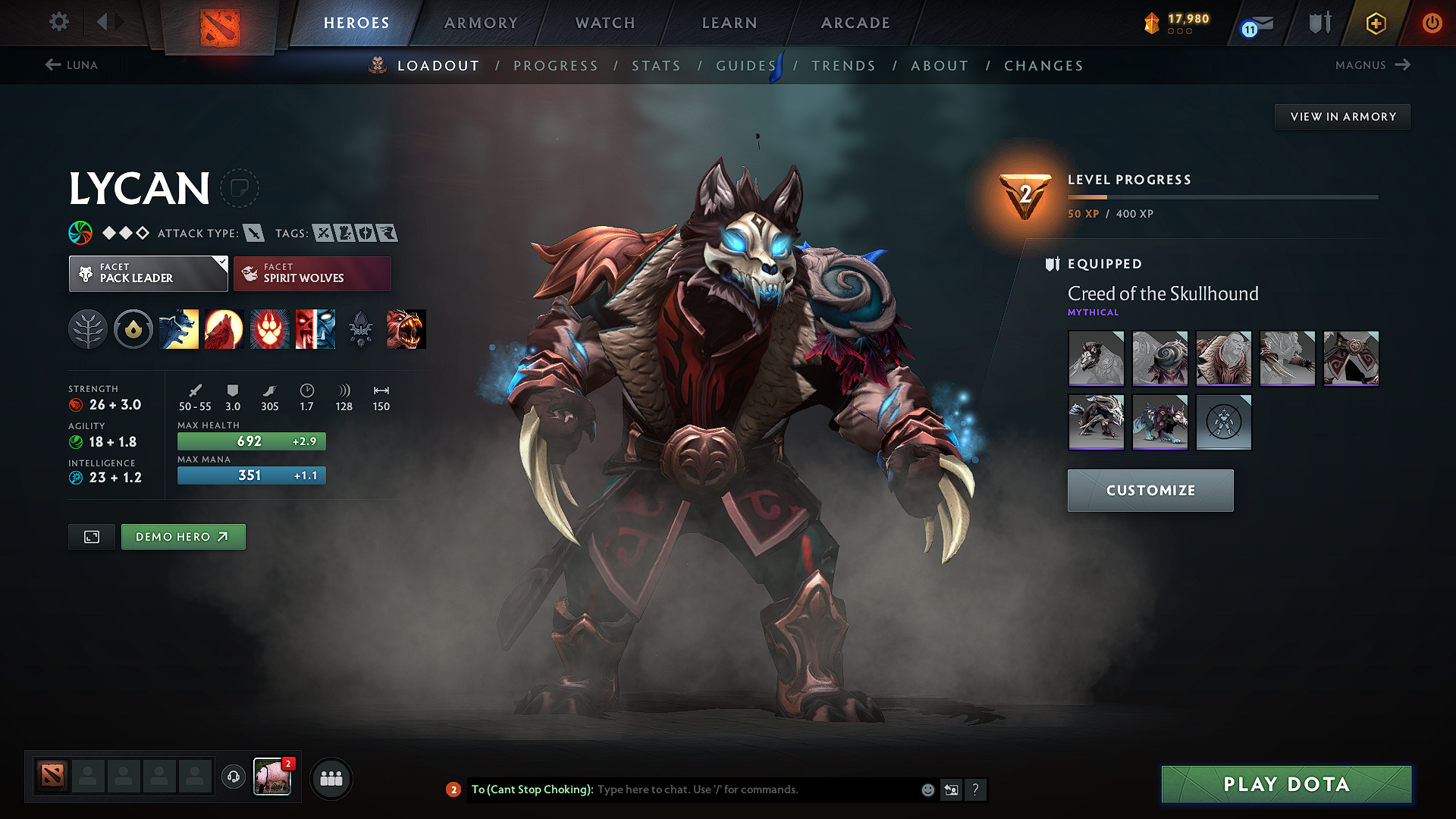Select the Summon Wolves ability icon
The width and height of the screenshot is (1456, 819).
coord(179,329)
